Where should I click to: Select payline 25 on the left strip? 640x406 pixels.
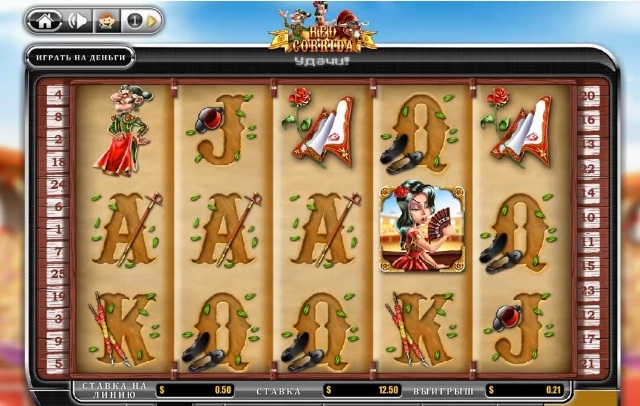[x=56, y=273]
